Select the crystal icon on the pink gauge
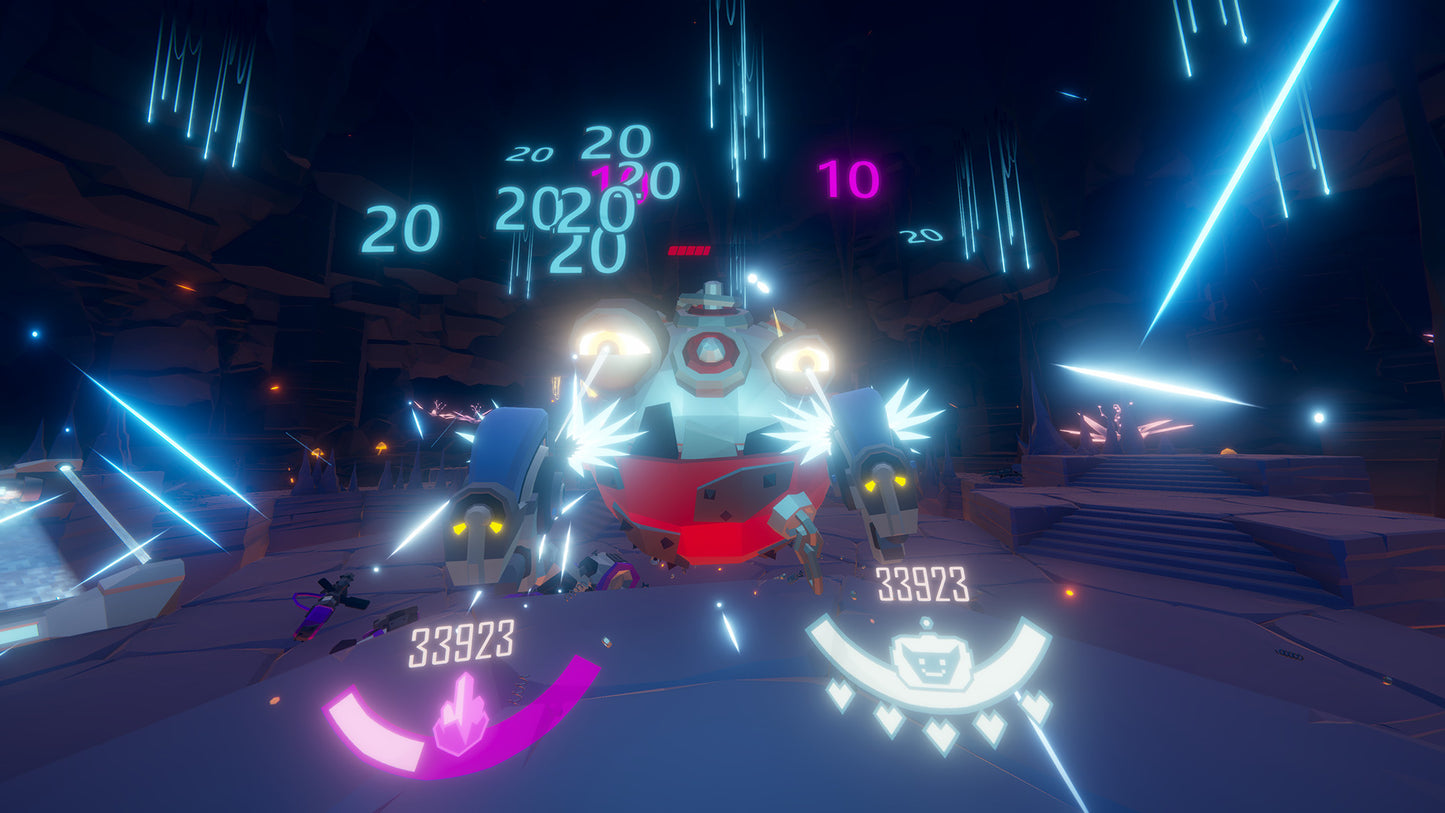Image resolution: width=1445 pixels, height=813 pixels. (459, 714)
